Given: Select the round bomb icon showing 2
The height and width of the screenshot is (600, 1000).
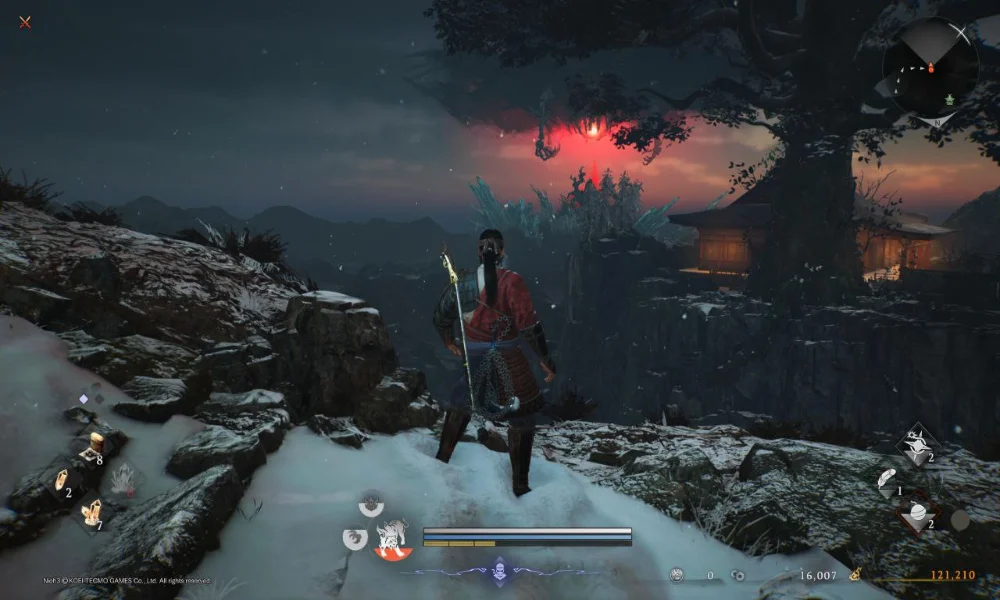Looking at the screenshot, I should (x=918, y=514).
